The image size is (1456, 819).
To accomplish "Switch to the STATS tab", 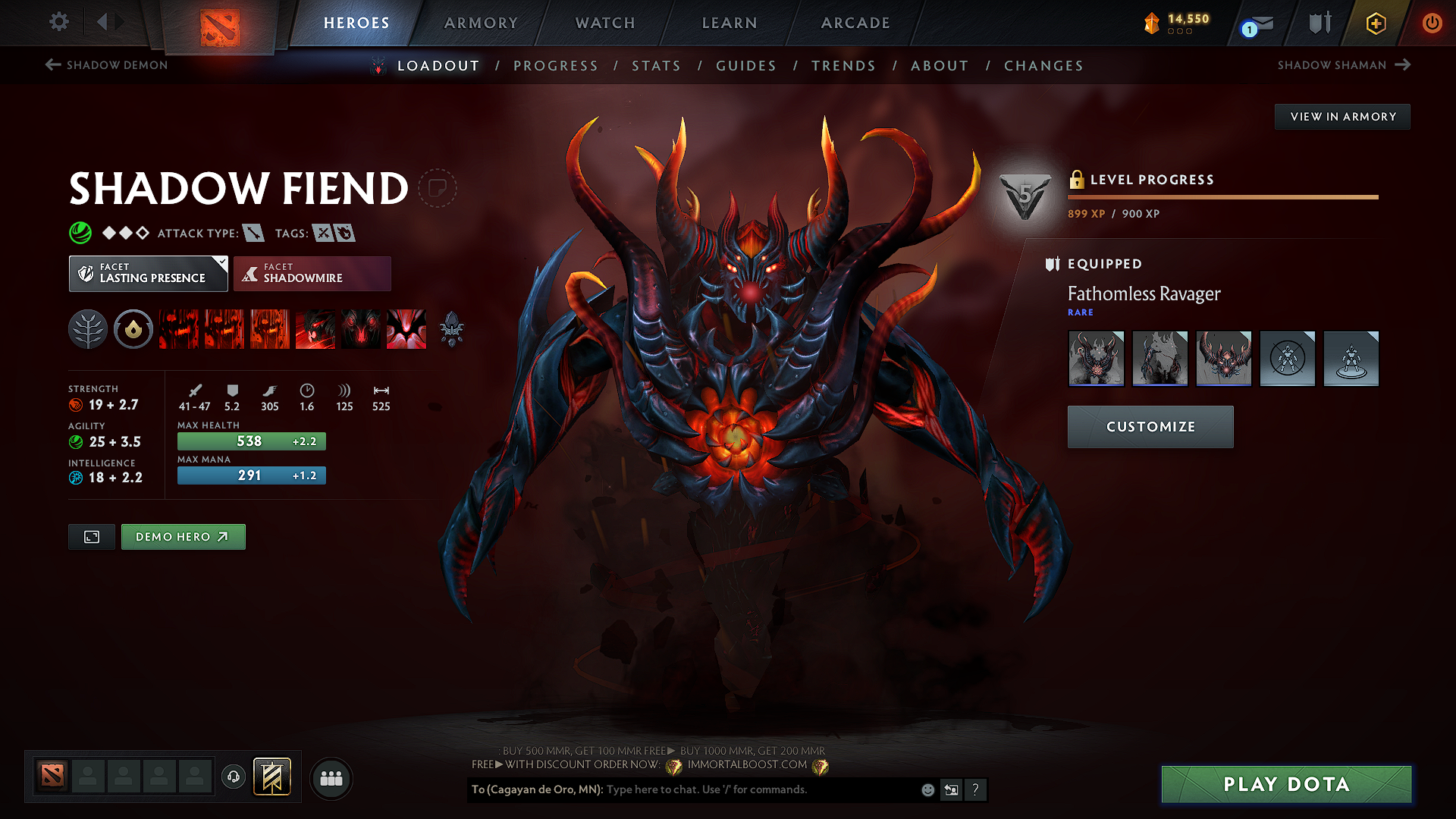I will point(657,66).
